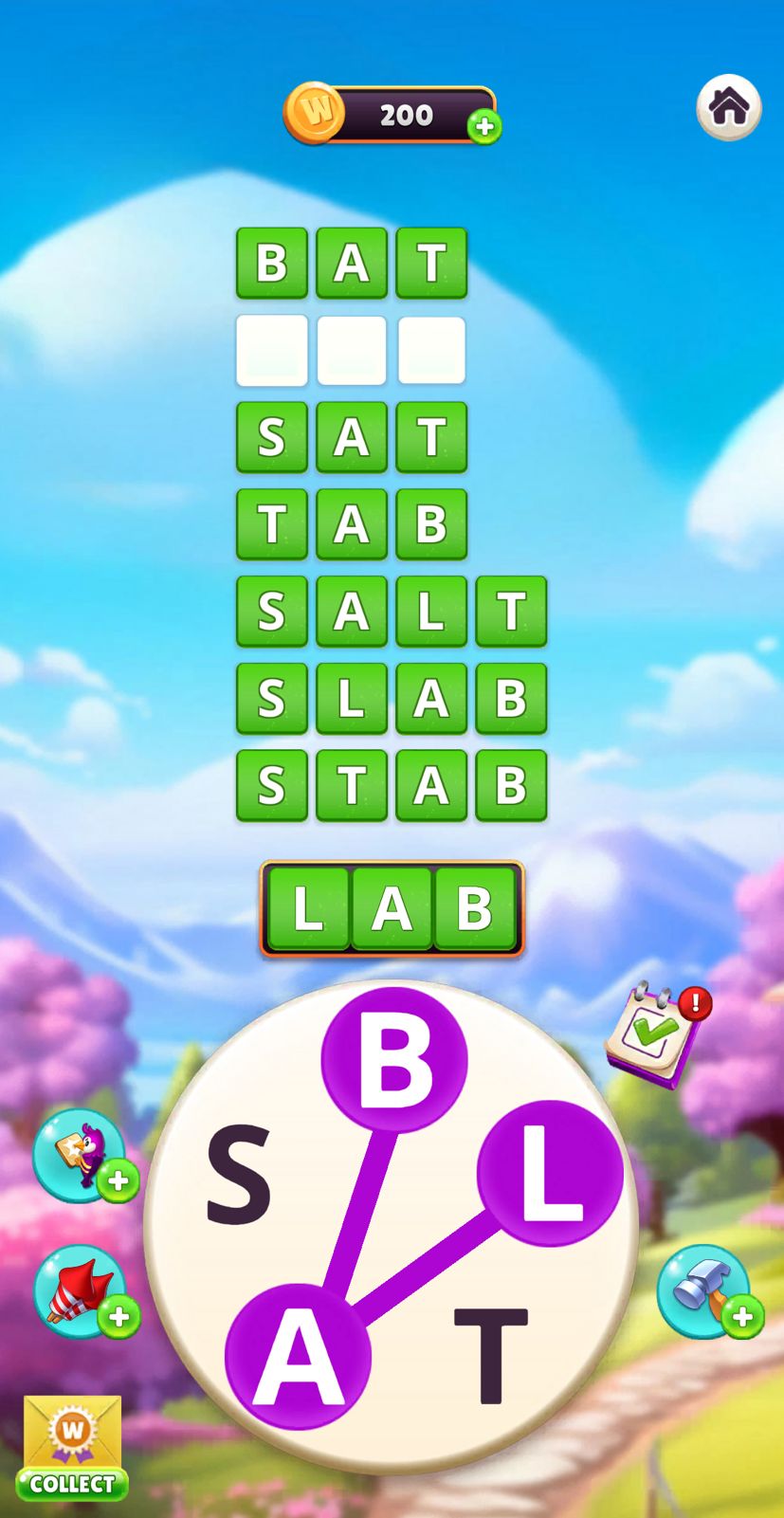Activate the firework rocket booster

click(80, 1290)
